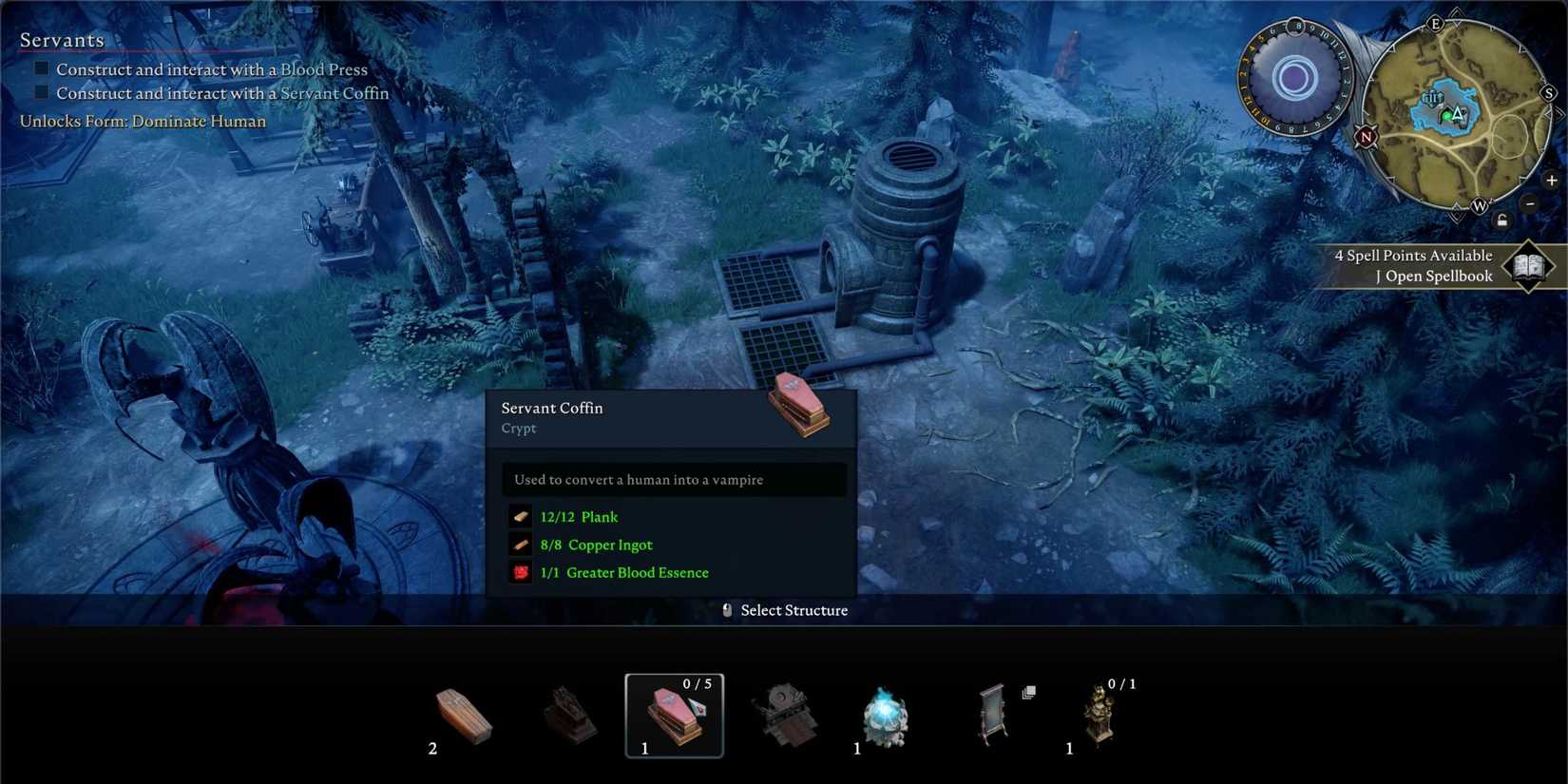Image resolution: width=1568 pixels, height=784 pixels.
Task: Open the 4 Spell Points Available banner
Action: (1414, 255)
